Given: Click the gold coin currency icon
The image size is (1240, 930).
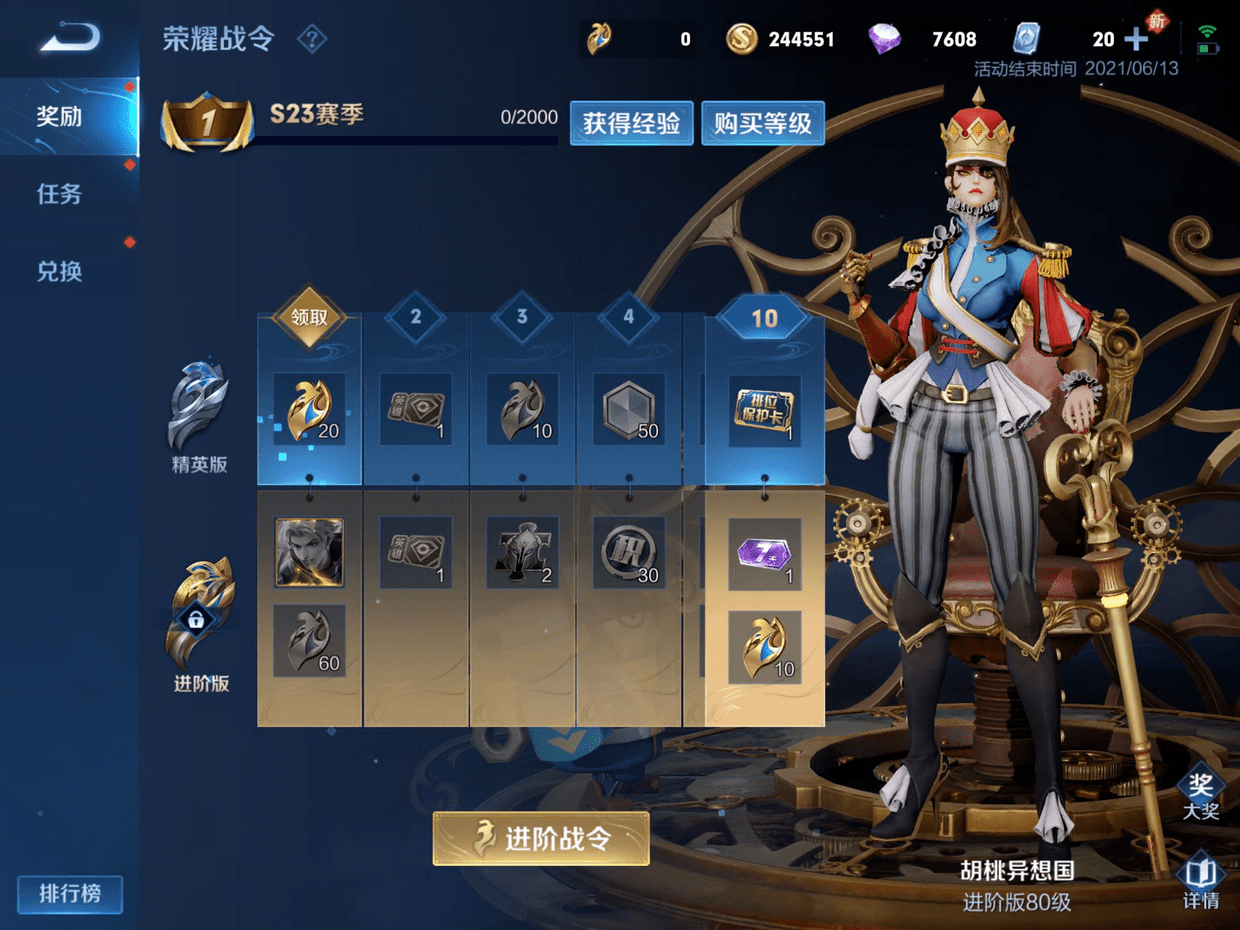Looking at the screenshot, I should coord(741,39).
